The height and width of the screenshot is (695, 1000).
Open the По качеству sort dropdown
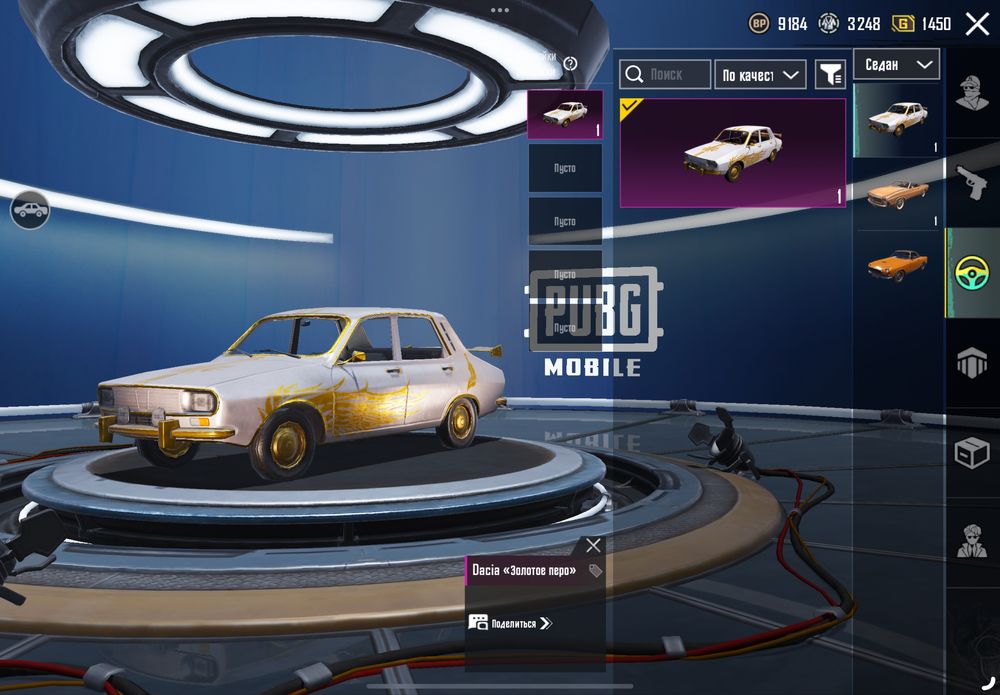point(760,75)
